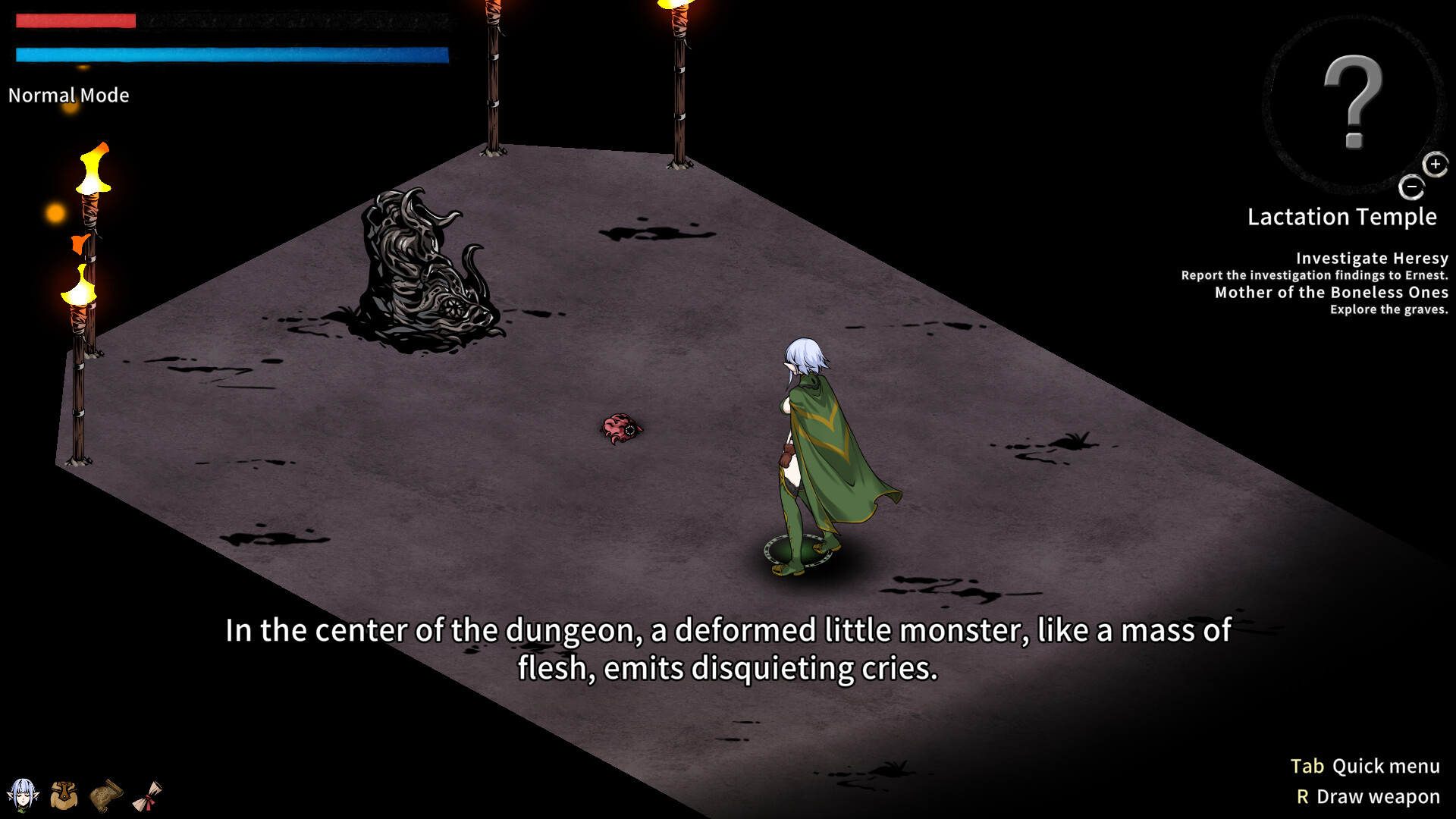The width and height of the screenshot is (1456, 819).
Task: Open the elf character portrait icon
Action: tap(23, 795)
